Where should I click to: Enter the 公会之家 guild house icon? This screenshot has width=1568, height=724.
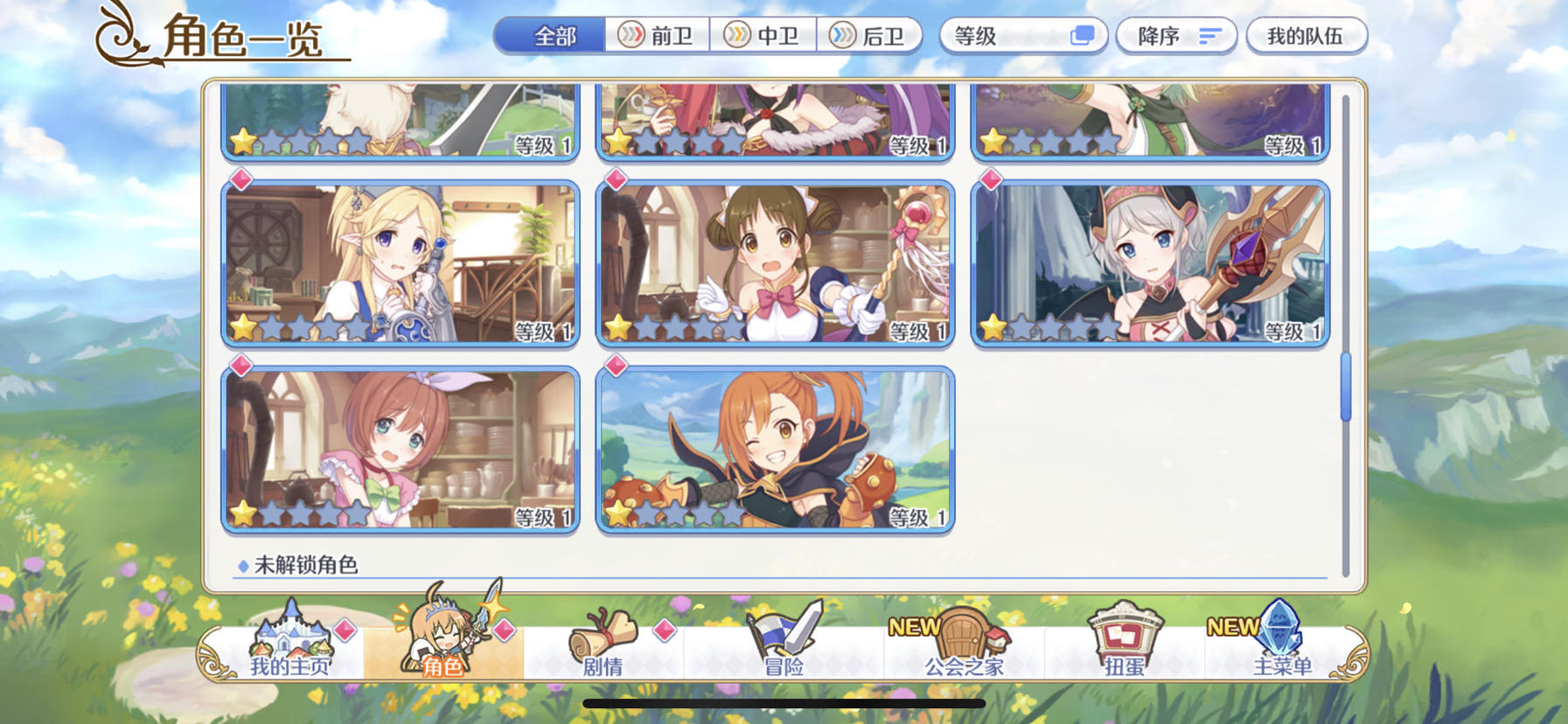[x=960, y=634]
